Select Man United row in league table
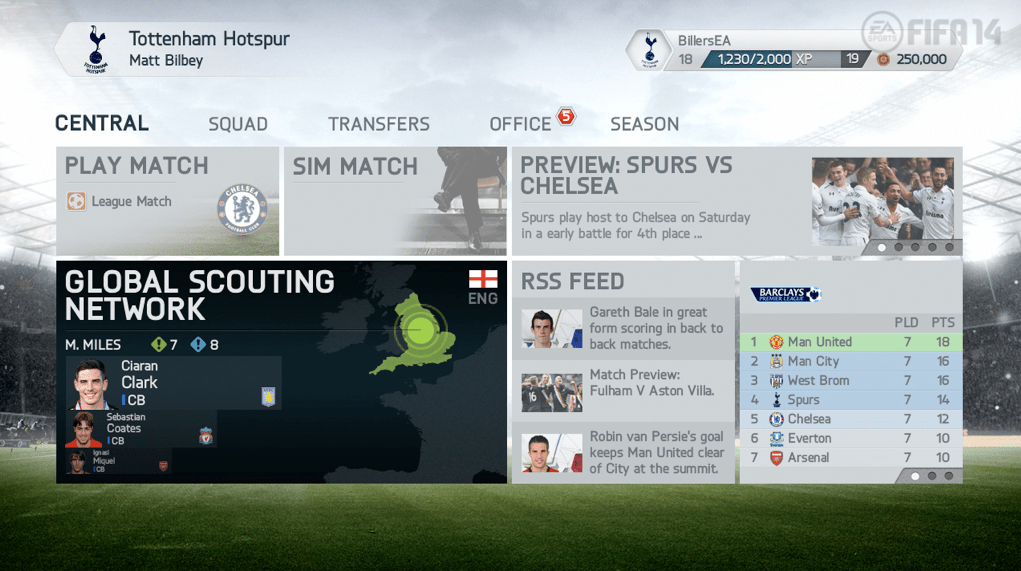This screenshot has height=571, width=1021. [x=850, y=342]
